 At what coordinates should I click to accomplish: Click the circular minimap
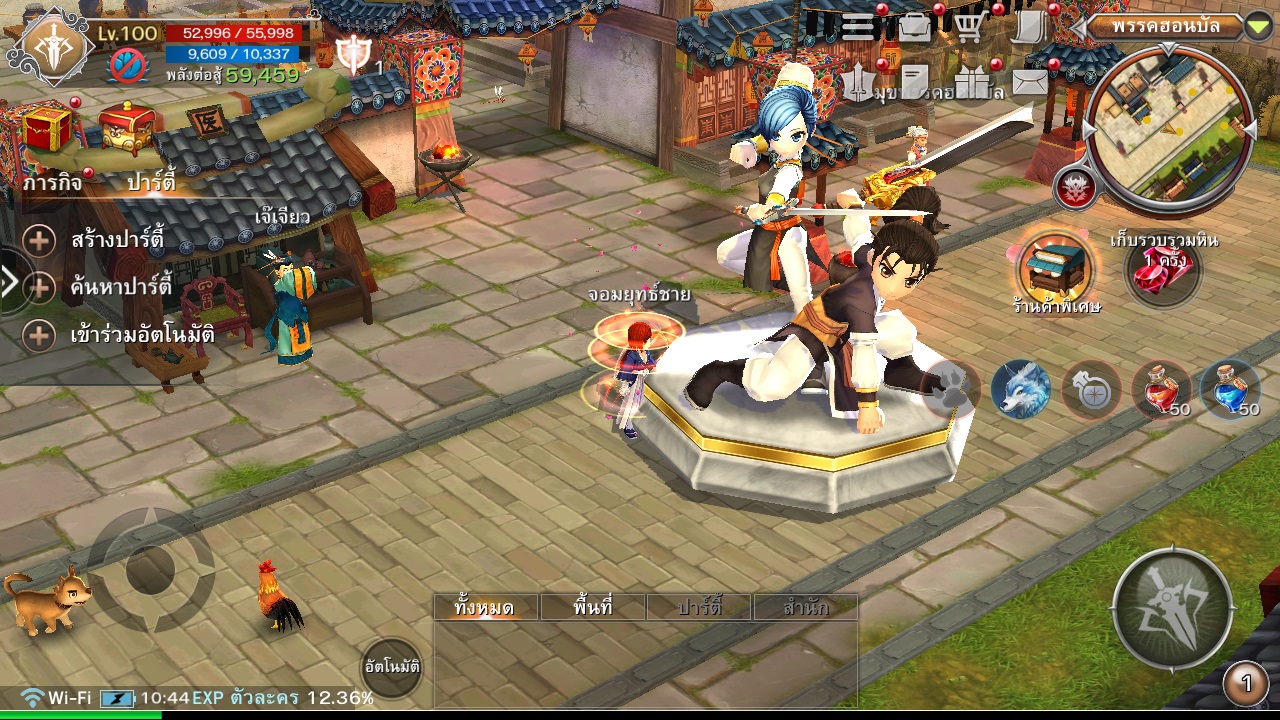pyautogui.click(x=1169, y=131)
